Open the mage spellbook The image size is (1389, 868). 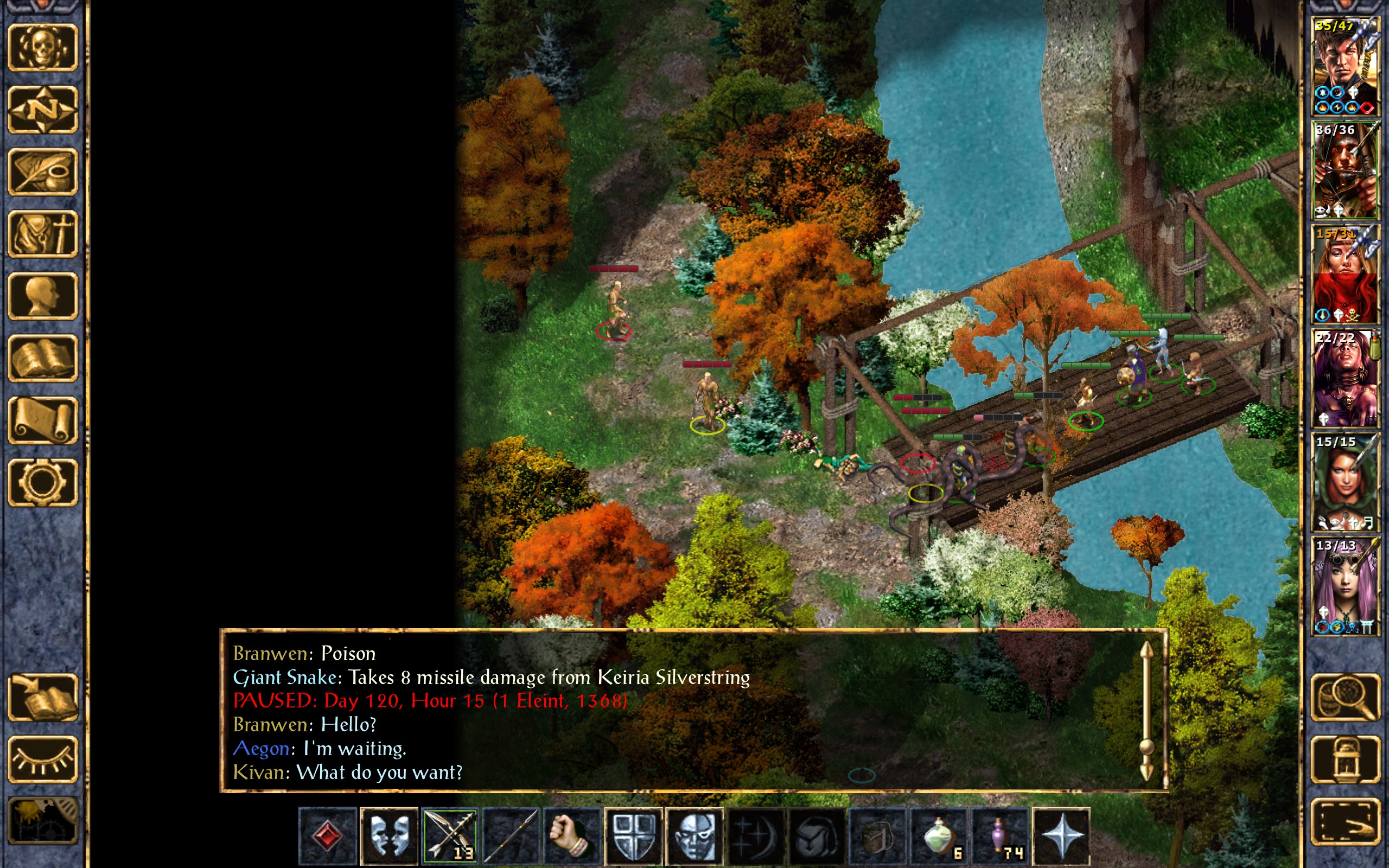(42, 358)
